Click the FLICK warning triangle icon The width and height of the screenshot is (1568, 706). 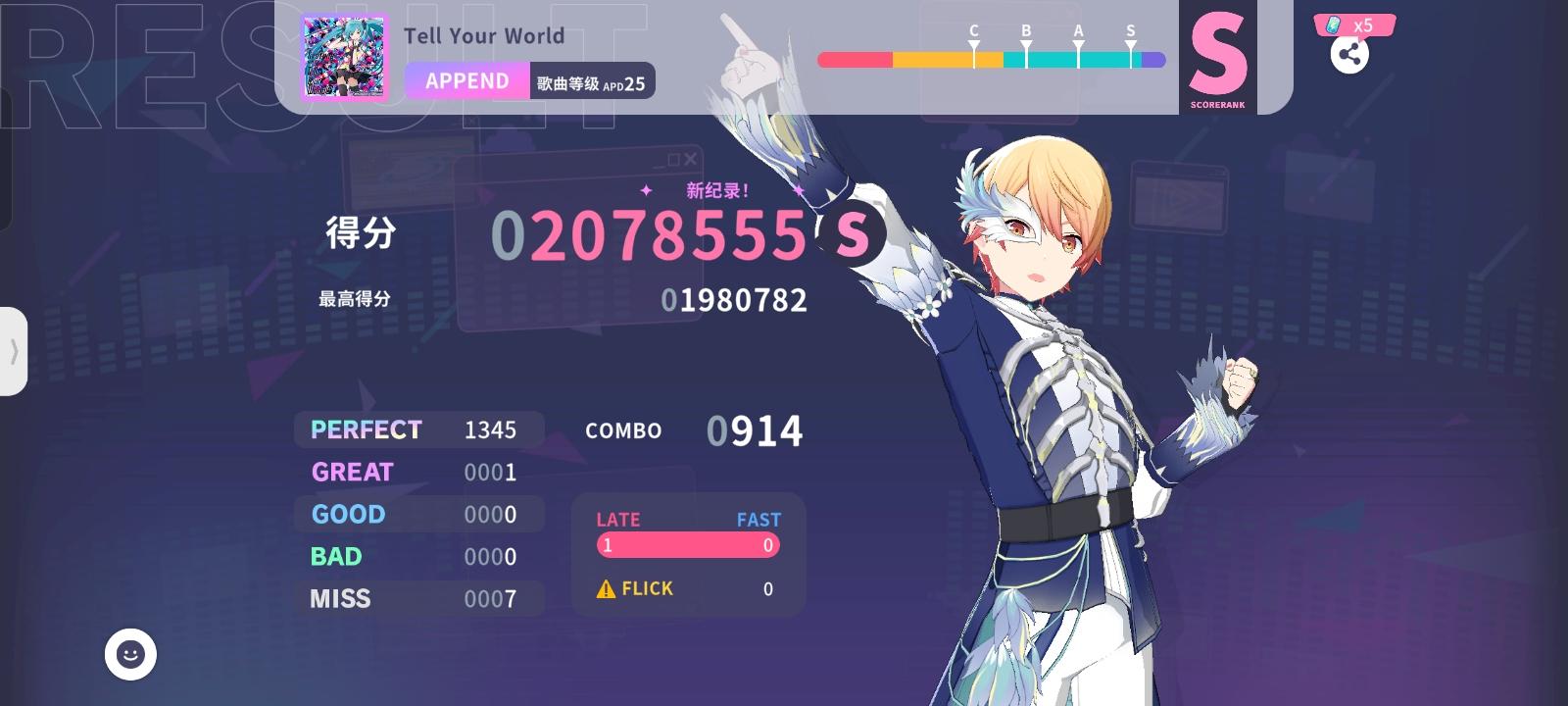pyautogui.click(x=605, y=588)
